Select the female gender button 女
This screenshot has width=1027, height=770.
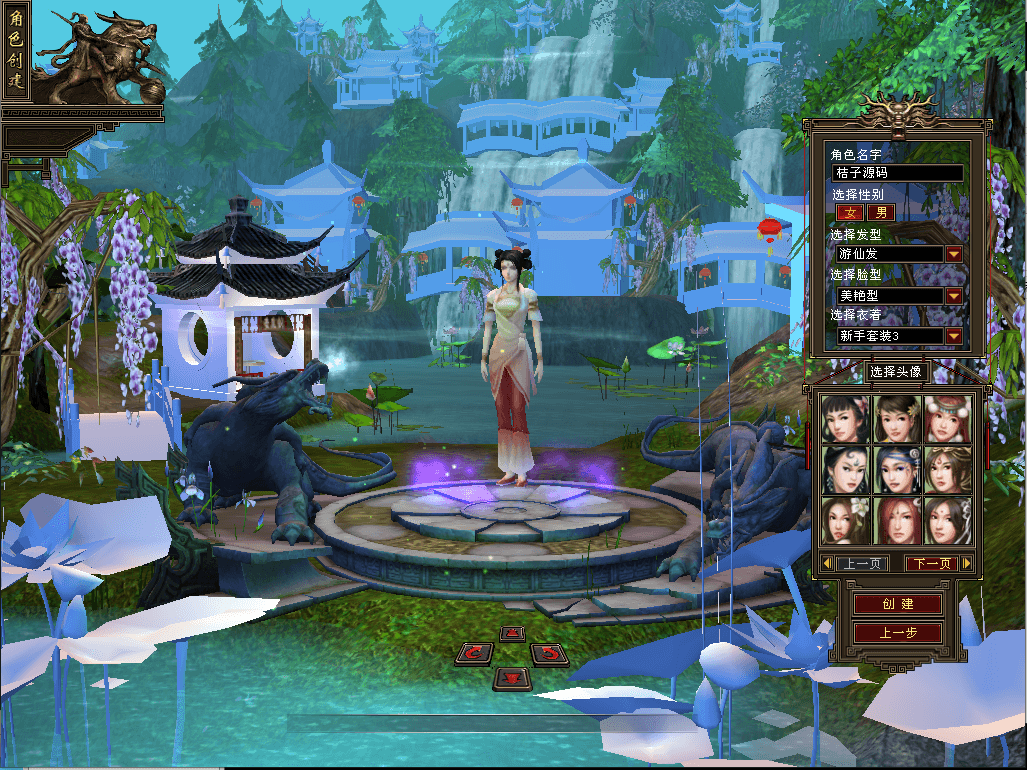tap(850, 212)
